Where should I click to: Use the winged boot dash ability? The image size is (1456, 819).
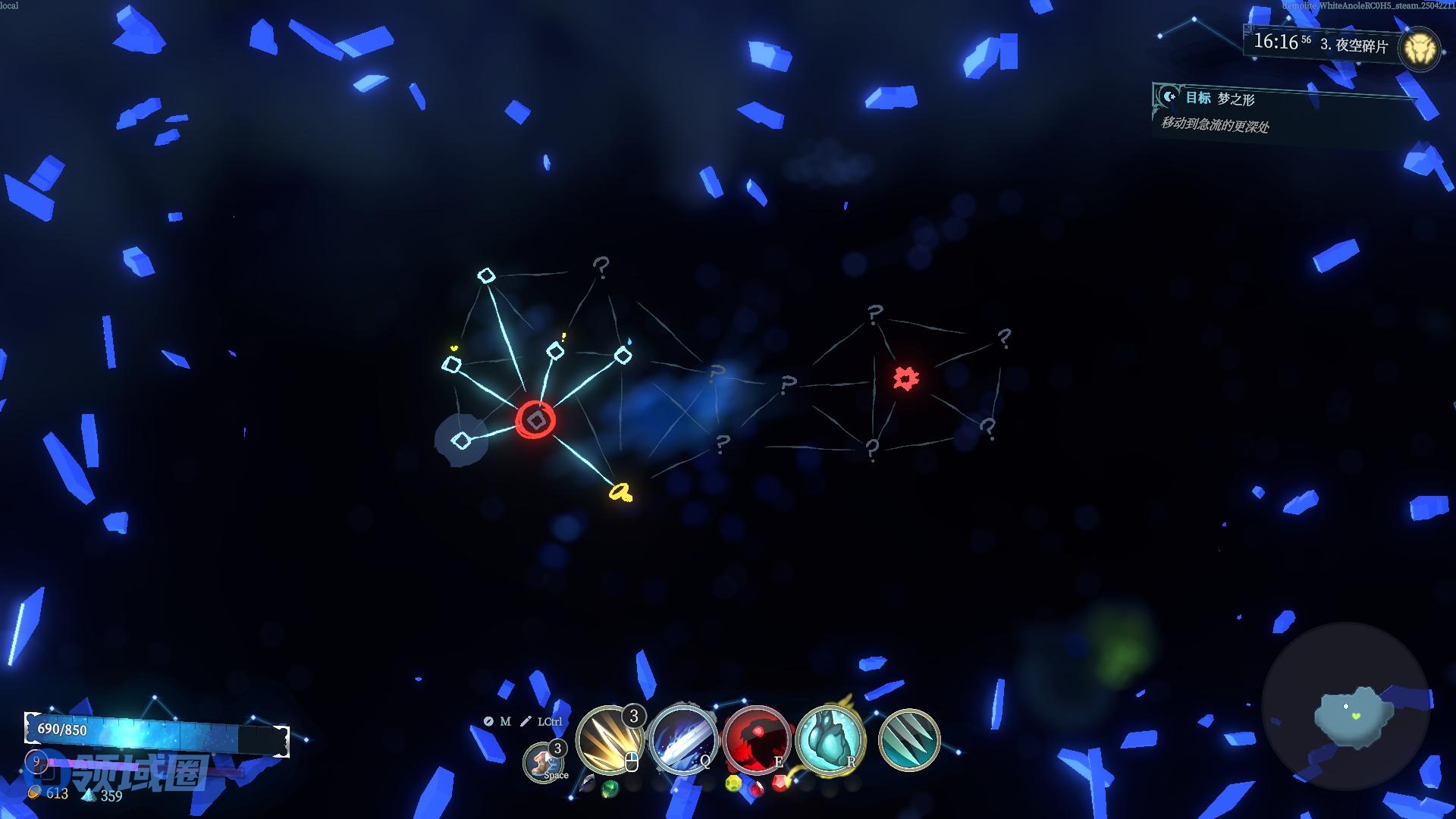tap(544, 761)
